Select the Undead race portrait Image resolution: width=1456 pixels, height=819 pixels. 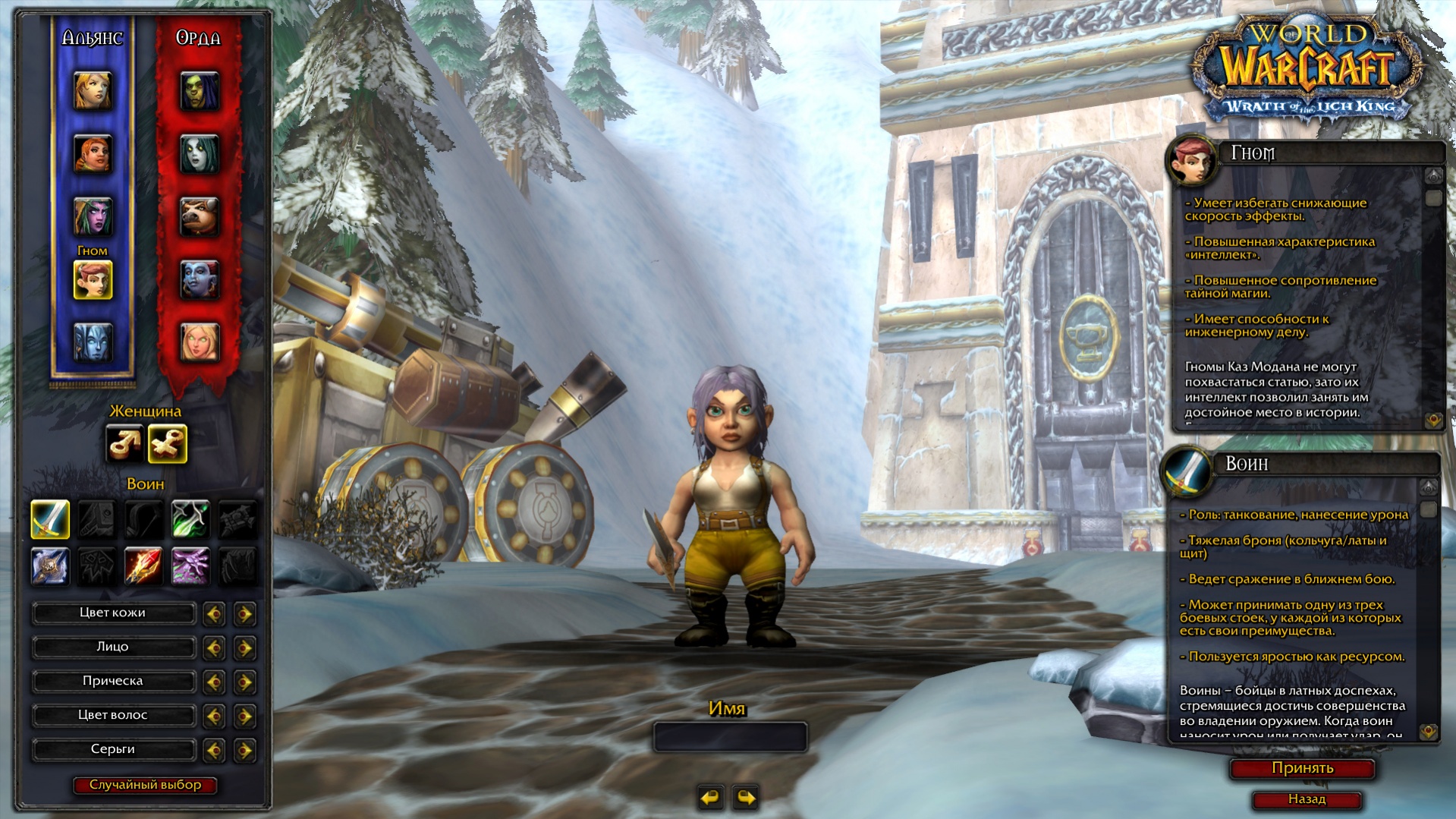coord(200,154)
